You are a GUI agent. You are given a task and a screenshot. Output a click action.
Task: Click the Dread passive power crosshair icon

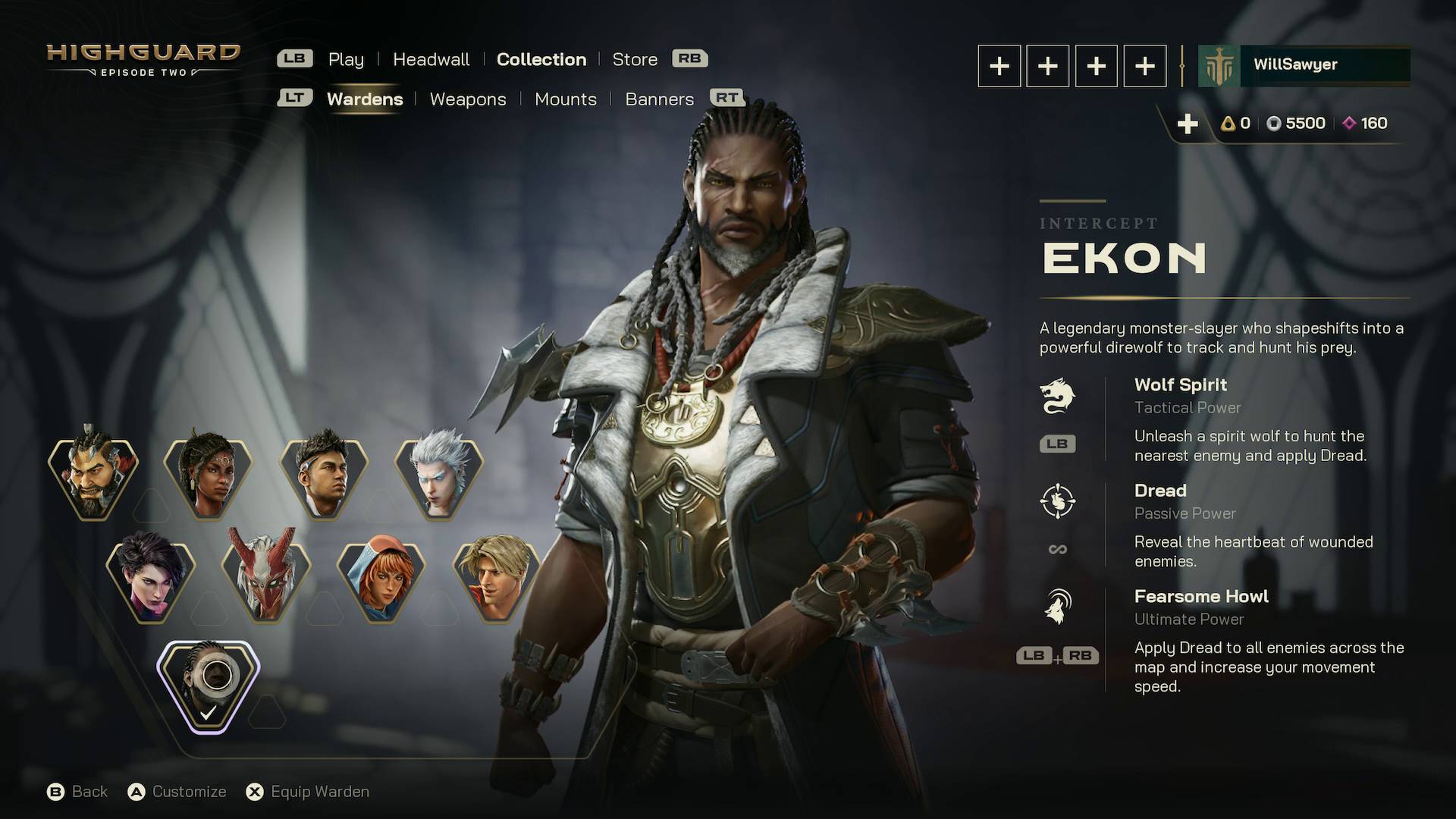pos(1059,500)
